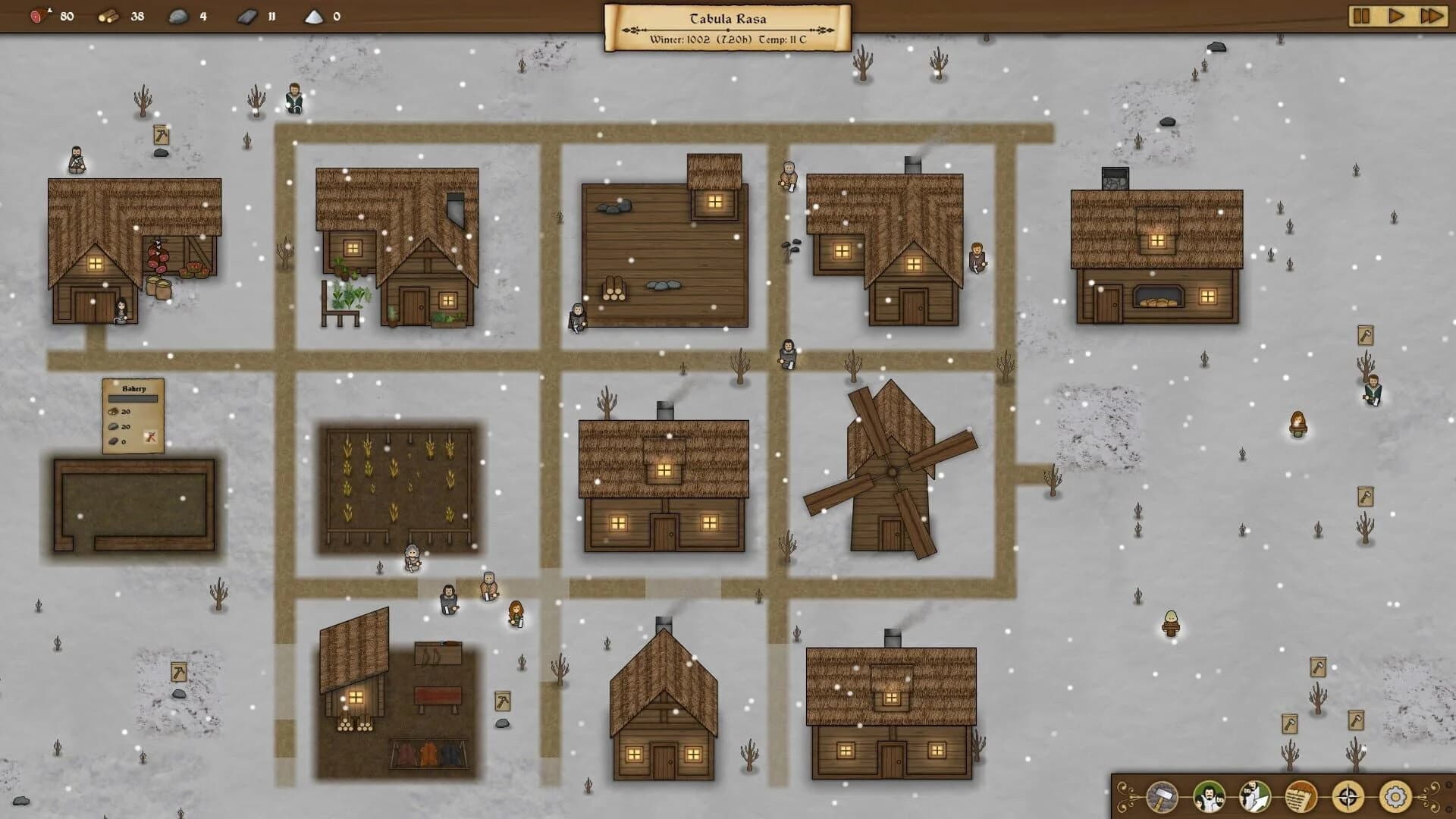Open the tasks scroll icon in the toolbar
This screenshot has width=1456, height=819.
coord(1300,795)
